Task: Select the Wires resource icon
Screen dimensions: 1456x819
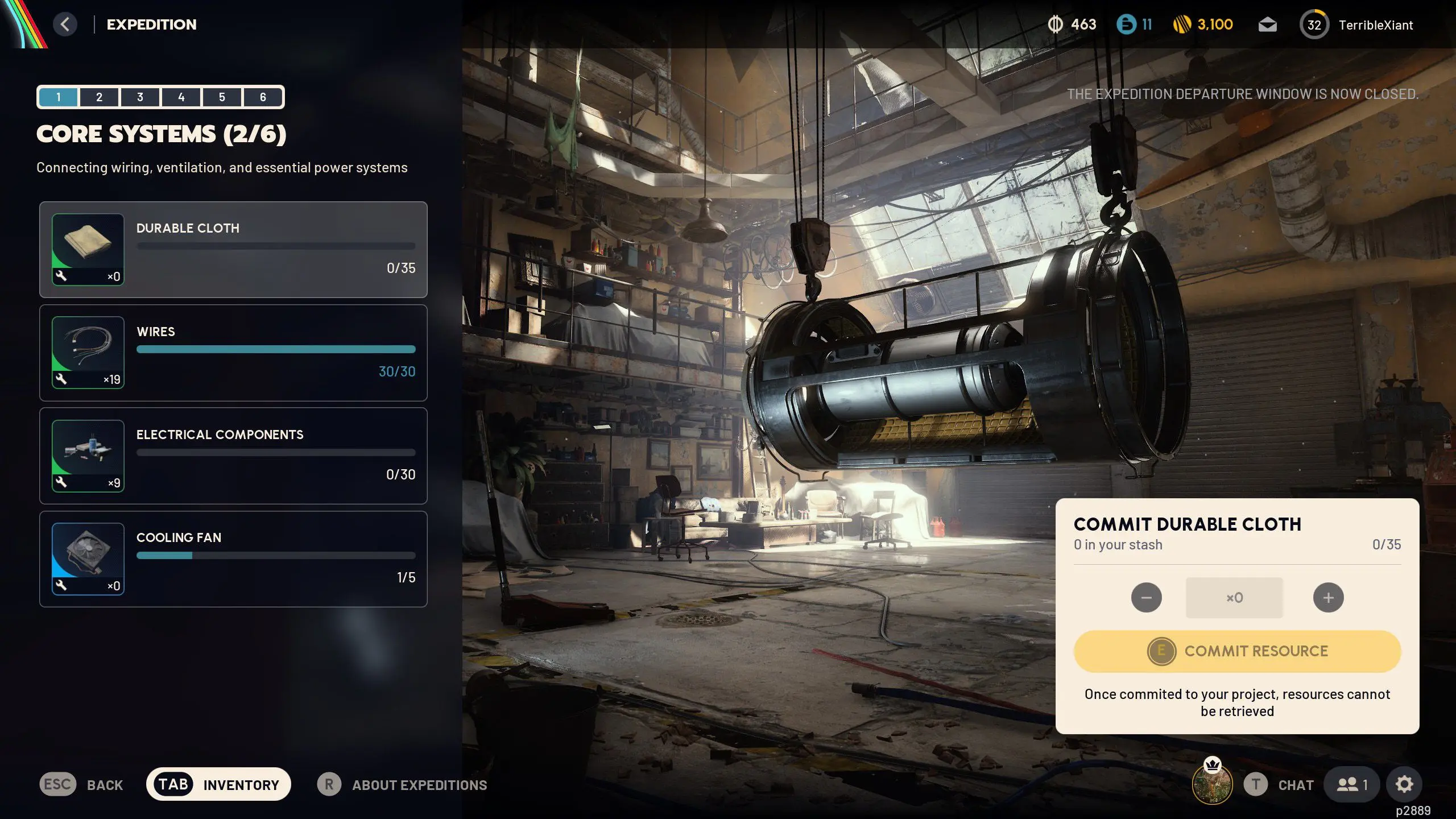Action: [87, 353]
